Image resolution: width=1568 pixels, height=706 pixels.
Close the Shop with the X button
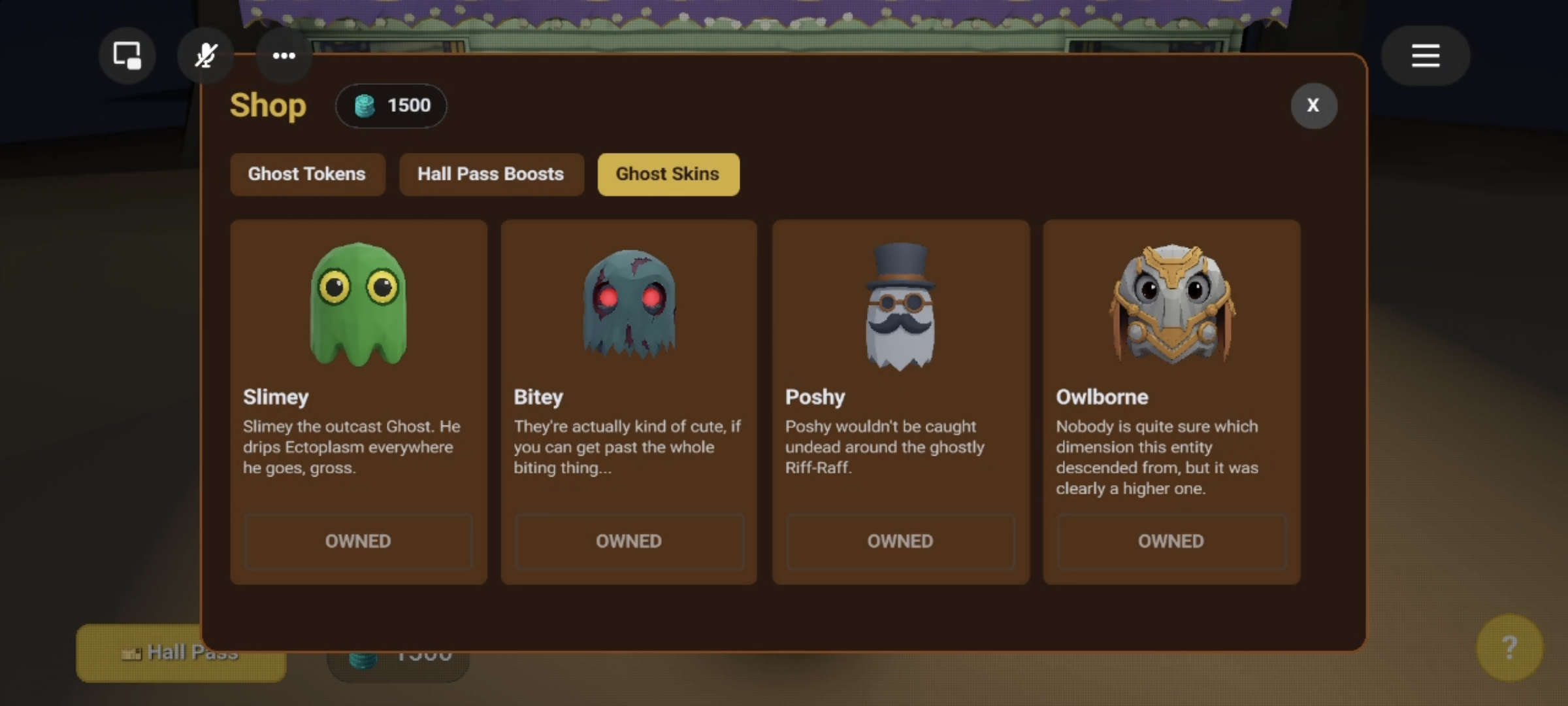1314,105
